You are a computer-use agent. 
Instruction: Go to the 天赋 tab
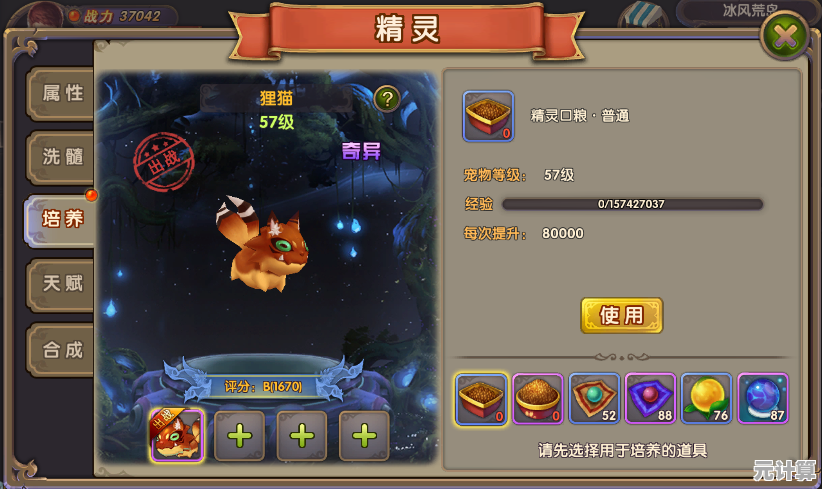pyautogui.click(x=61, y=284)
